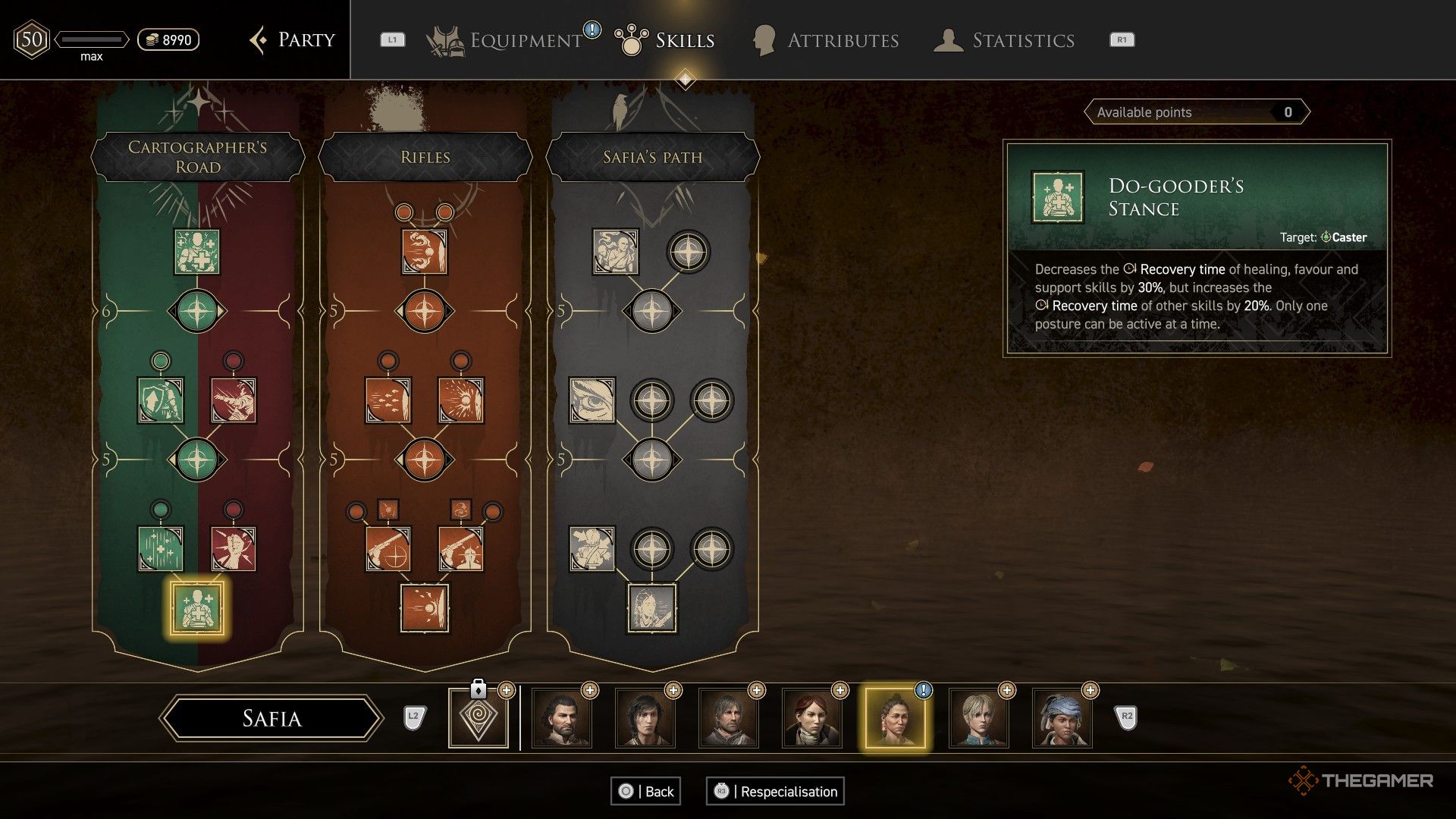Open Respecialisation
This screenshot has width=1456, height=819.
coord(775,791)
